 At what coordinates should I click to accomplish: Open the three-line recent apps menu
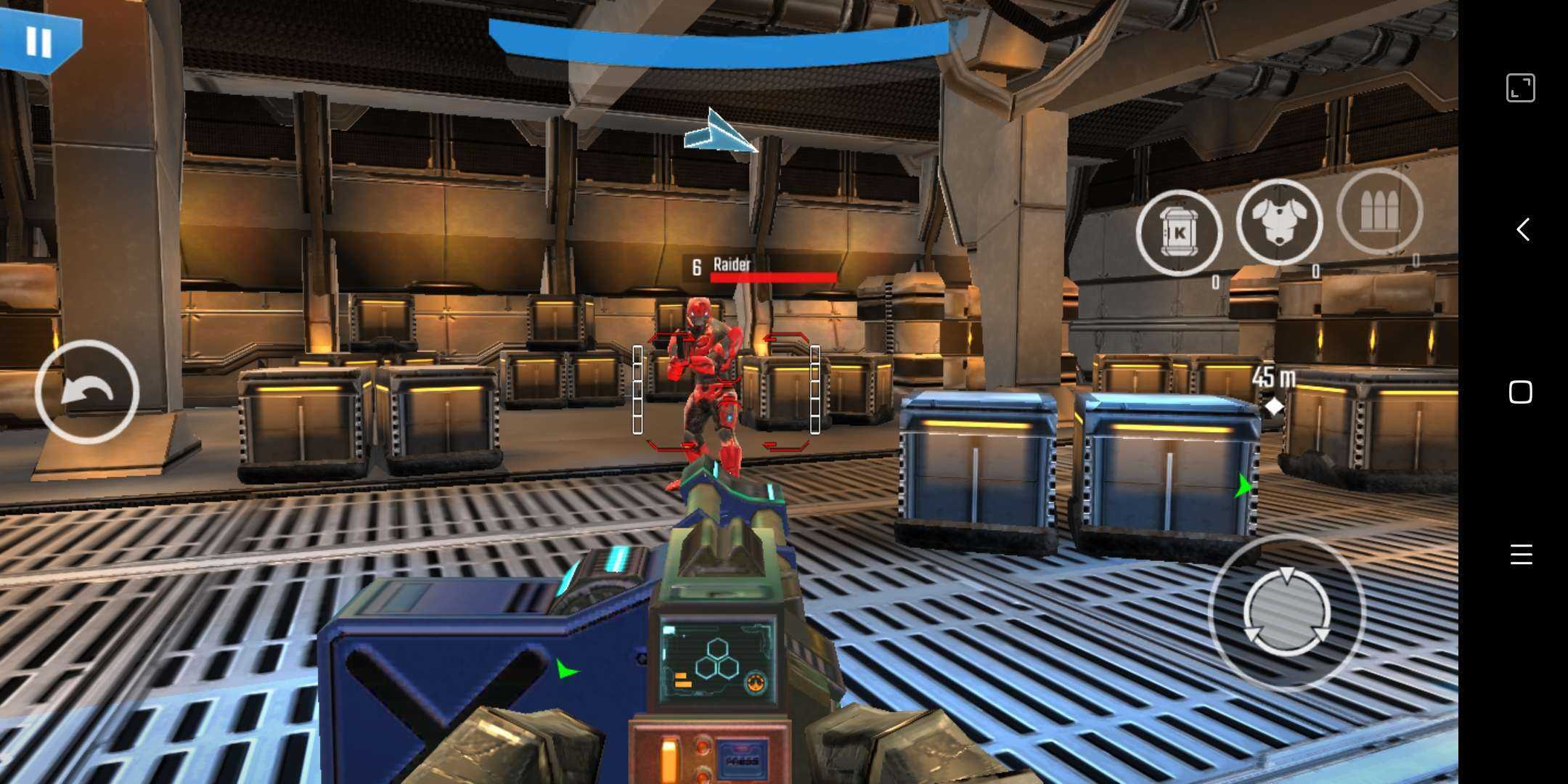1521,555
